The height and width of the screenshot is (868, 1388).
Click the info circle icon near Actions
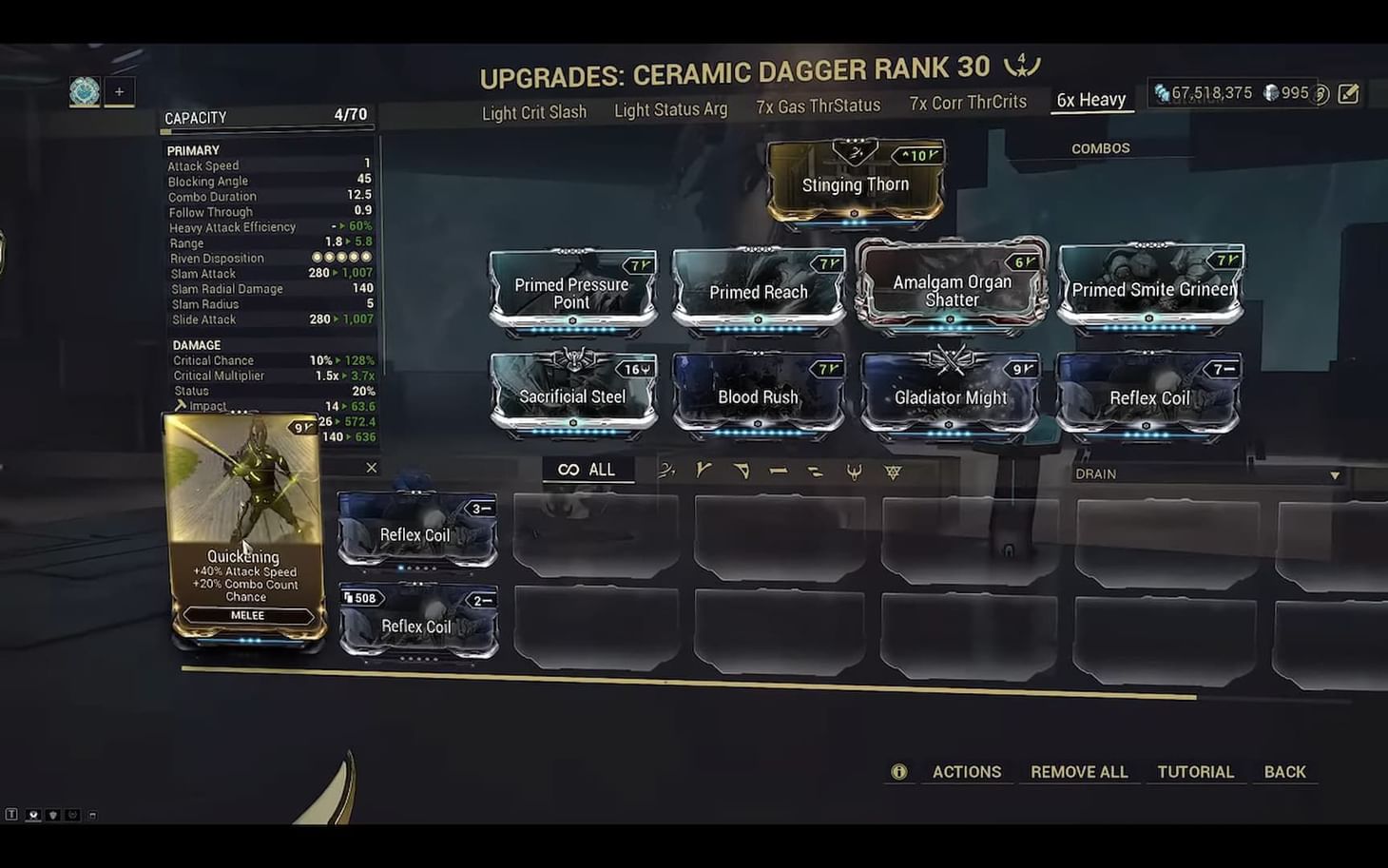(897, 771)
